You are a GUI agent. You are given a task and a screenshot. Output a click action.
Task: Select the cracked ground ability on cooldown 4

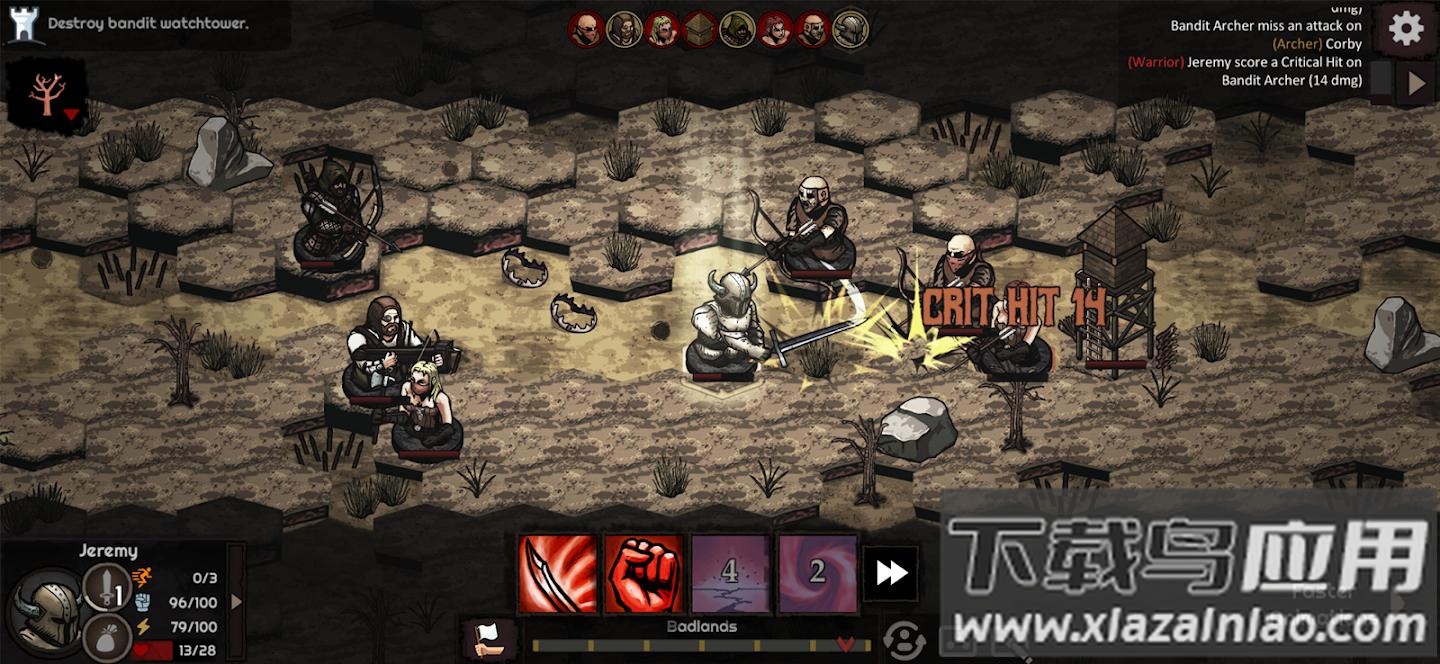[x=730, y=573]
